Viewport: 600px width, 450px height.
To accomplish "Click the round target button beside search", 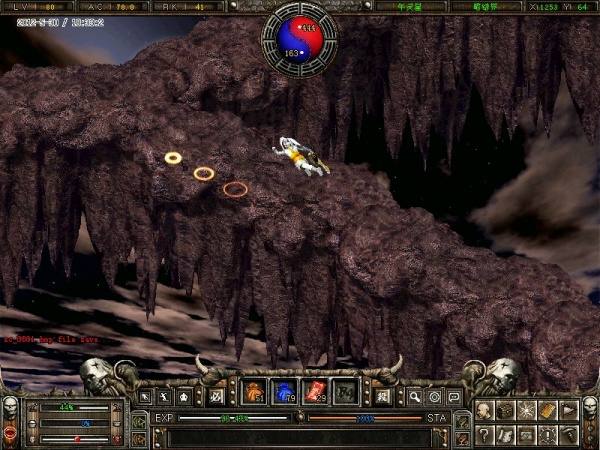I will pyautogui.click(x=434, y=397).
